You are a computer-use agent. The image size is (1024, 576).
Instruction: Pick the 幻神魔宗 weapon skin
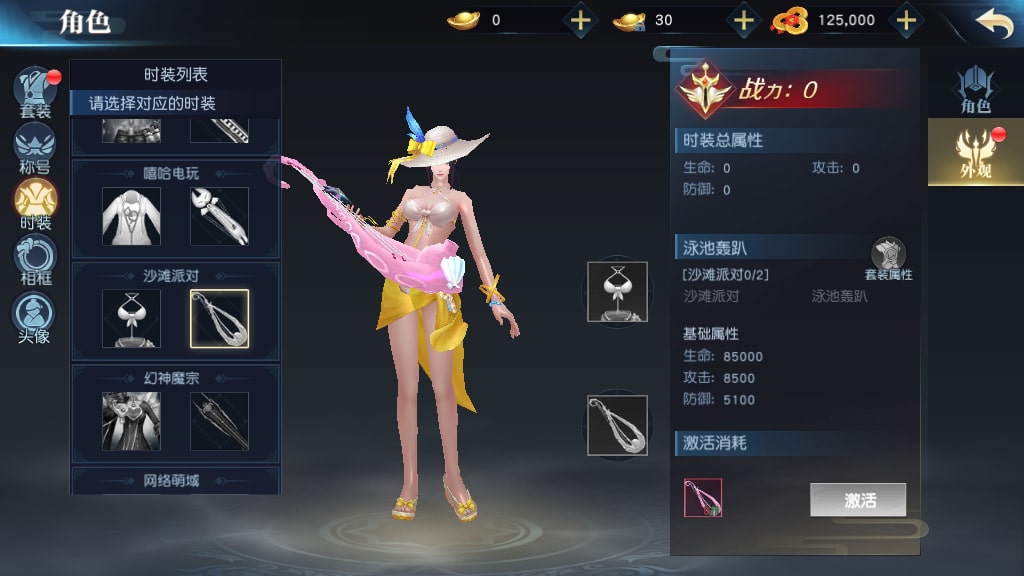click(219, 420)
